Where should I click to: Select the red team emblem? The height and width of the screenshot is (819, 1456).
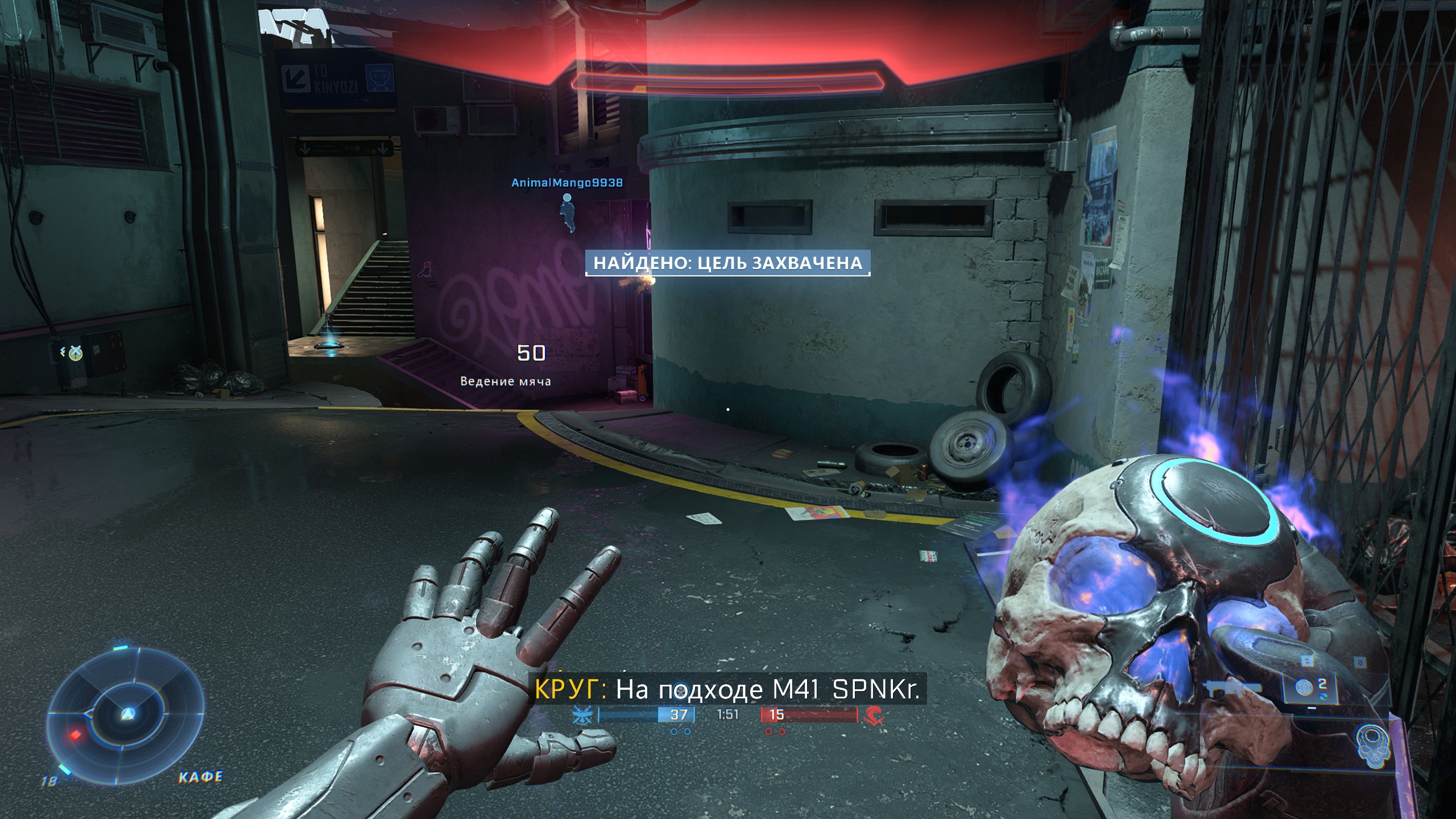873,715
